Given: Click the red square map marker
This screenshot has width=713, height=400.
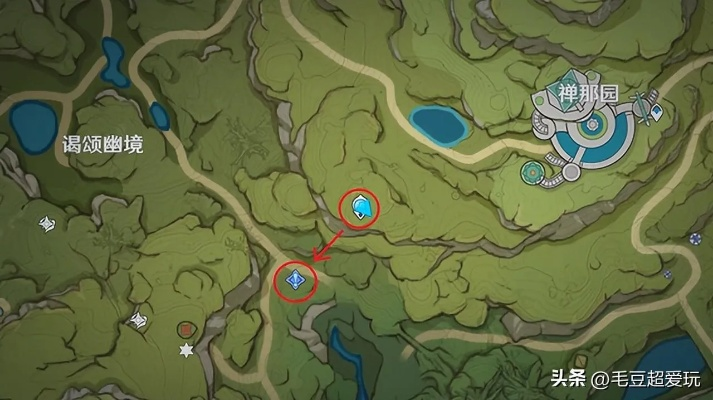Looking at the screenshot, I should pos(185,328).
